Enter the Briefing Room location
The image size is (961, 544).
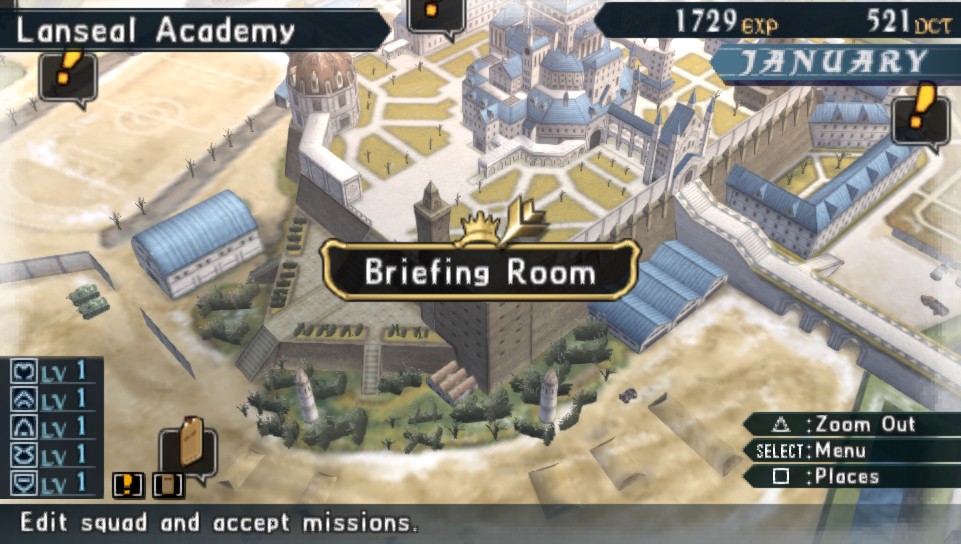tap(480, 272)
